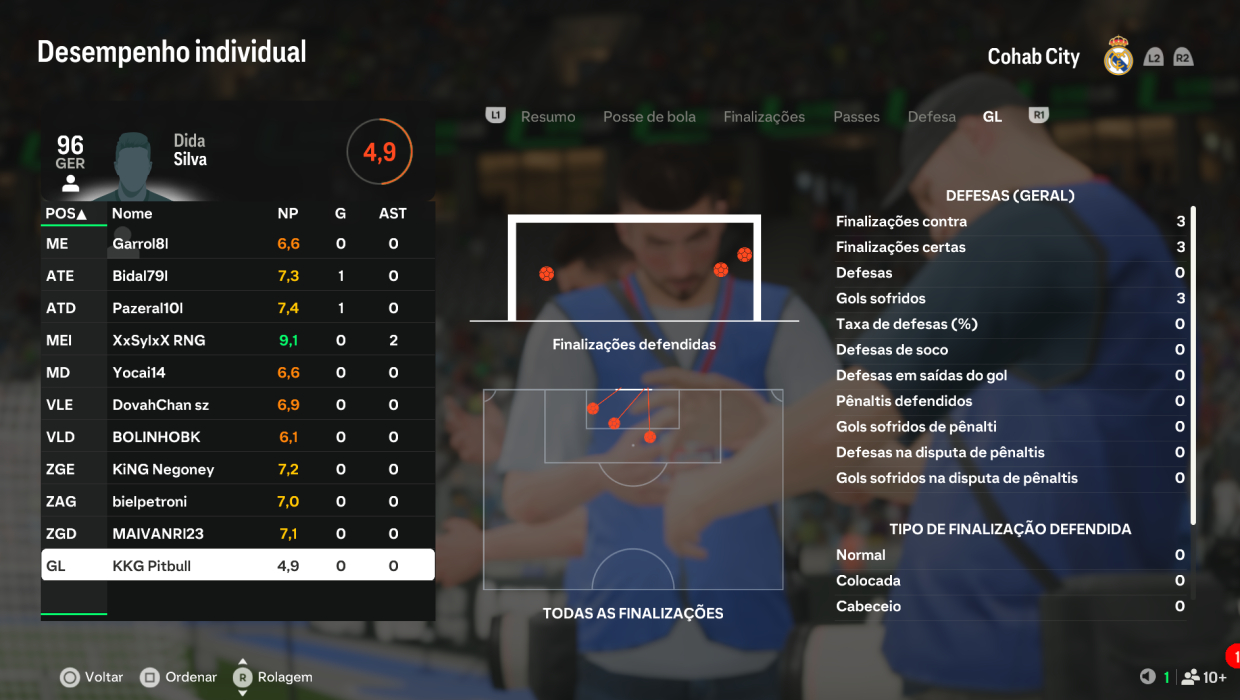Select bielpetroni in the player list

[x=238, y=501]
